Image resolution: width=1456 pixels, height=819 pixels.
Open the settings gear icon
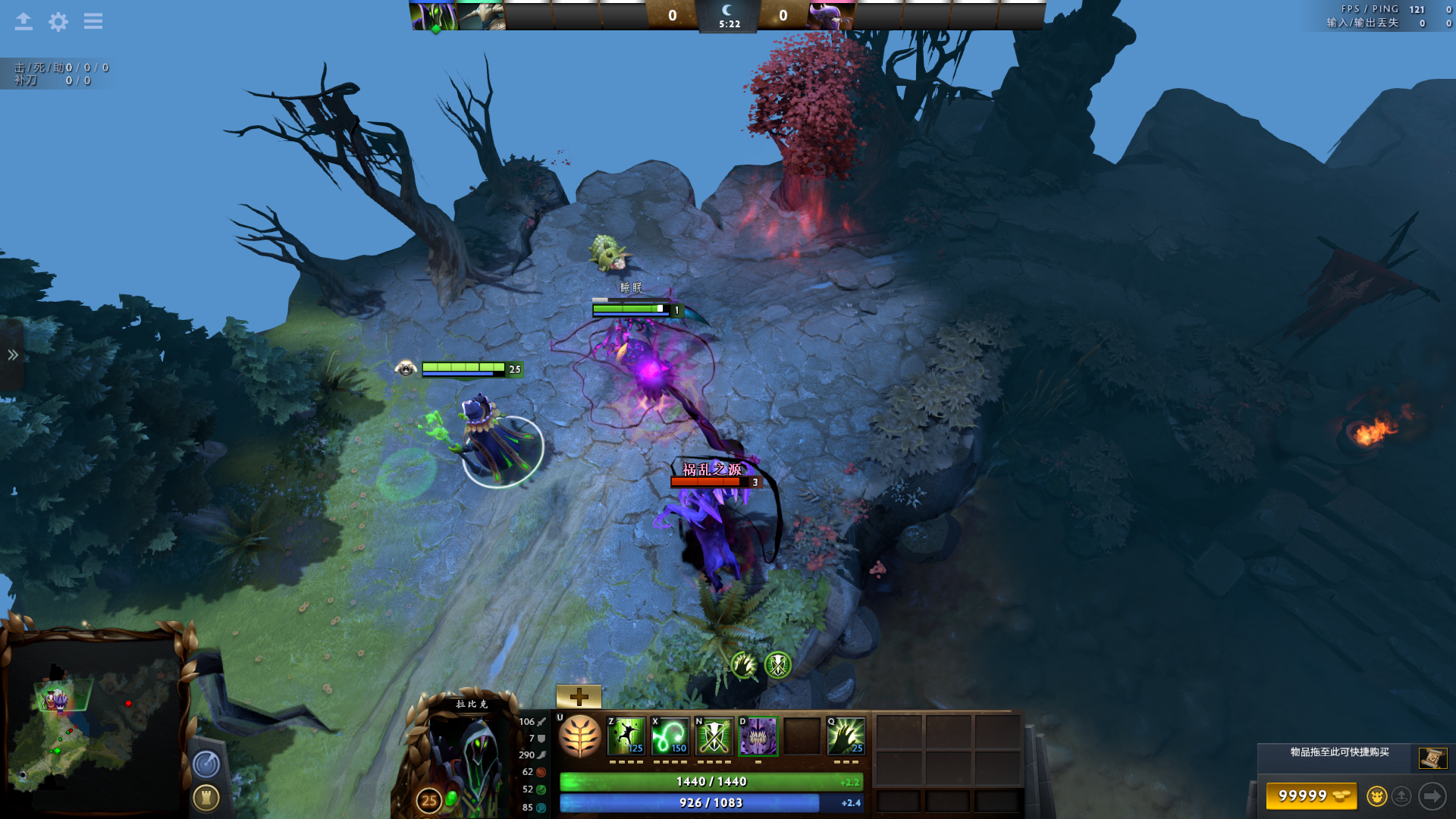[58, 21]
